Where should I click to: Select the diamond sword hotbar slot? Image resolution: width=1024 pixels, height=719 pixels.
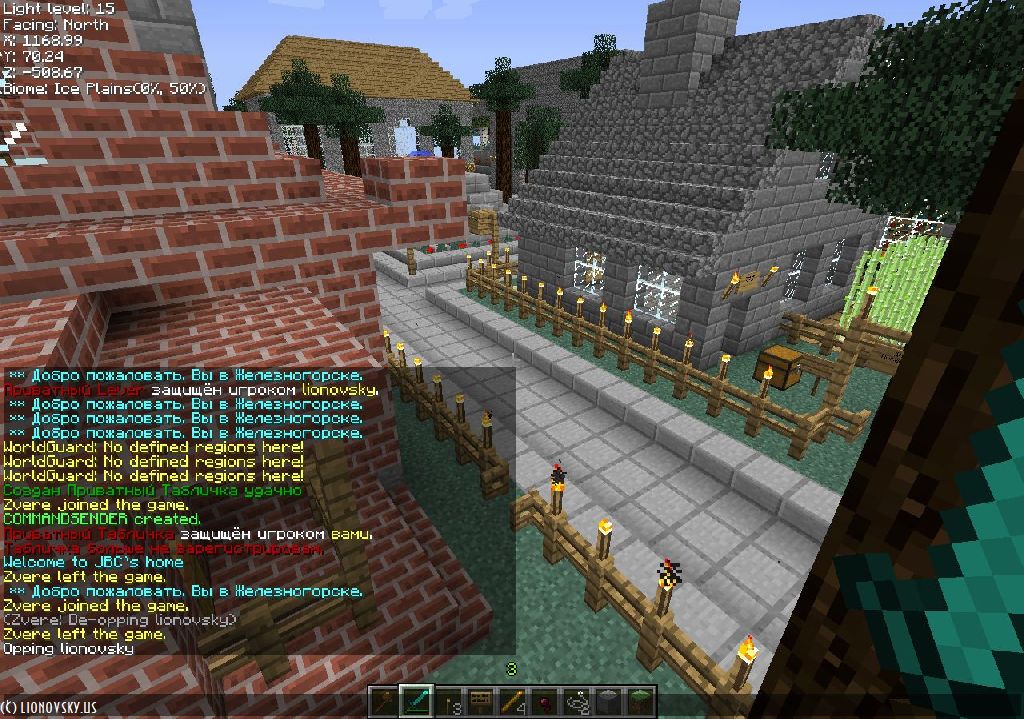click(415, 702)
